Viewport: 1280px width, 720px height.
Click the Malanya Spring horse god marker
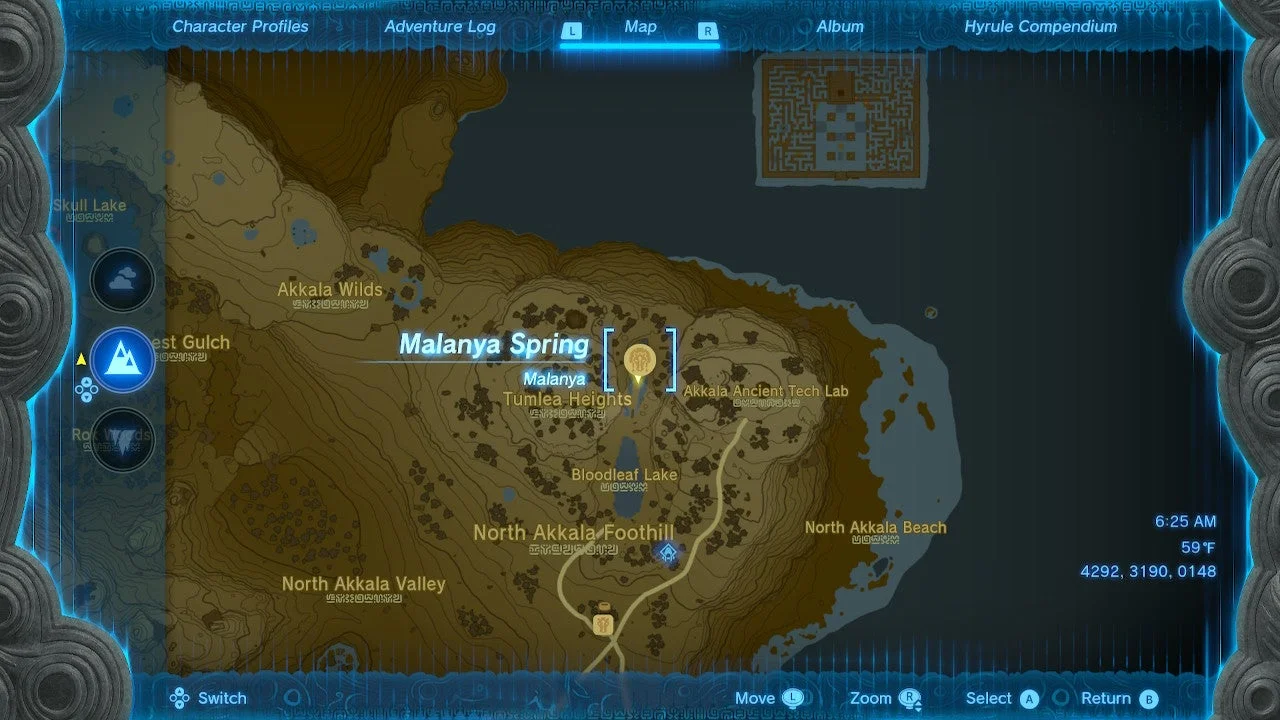pos(638,362)
